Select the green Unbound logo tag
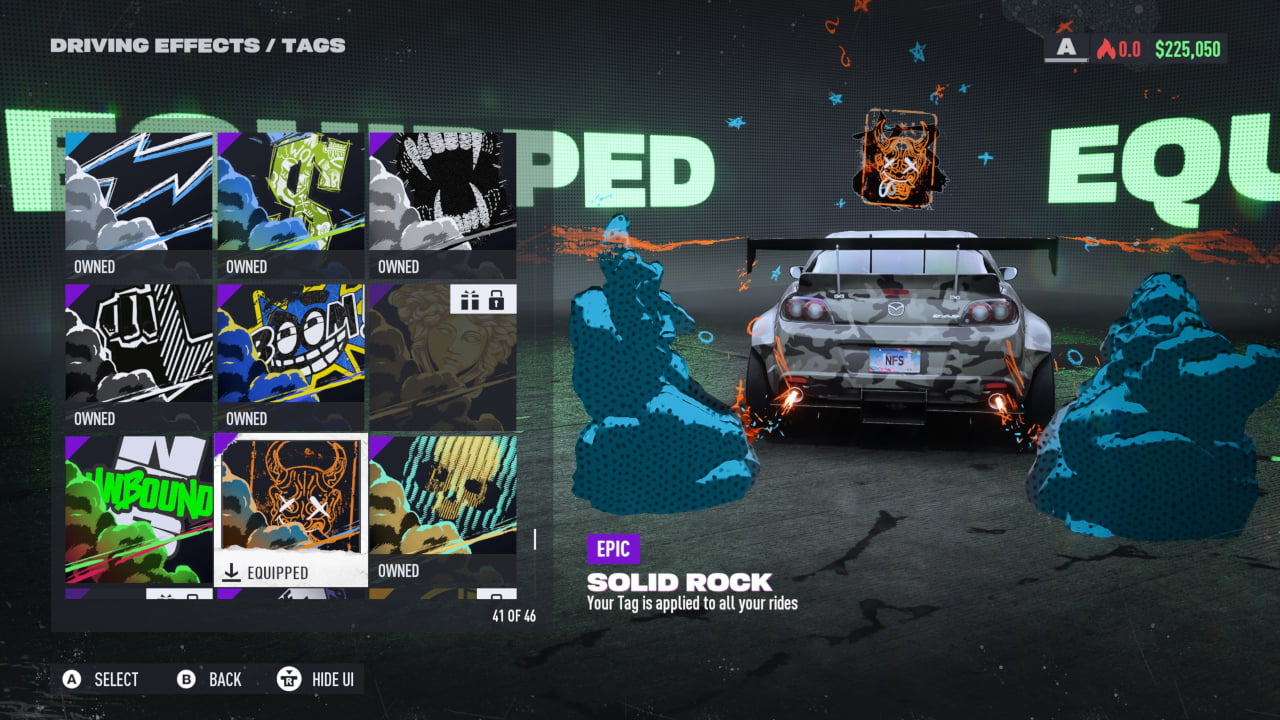This screenshot has width=1280, height=720. [x=139, y=508]
